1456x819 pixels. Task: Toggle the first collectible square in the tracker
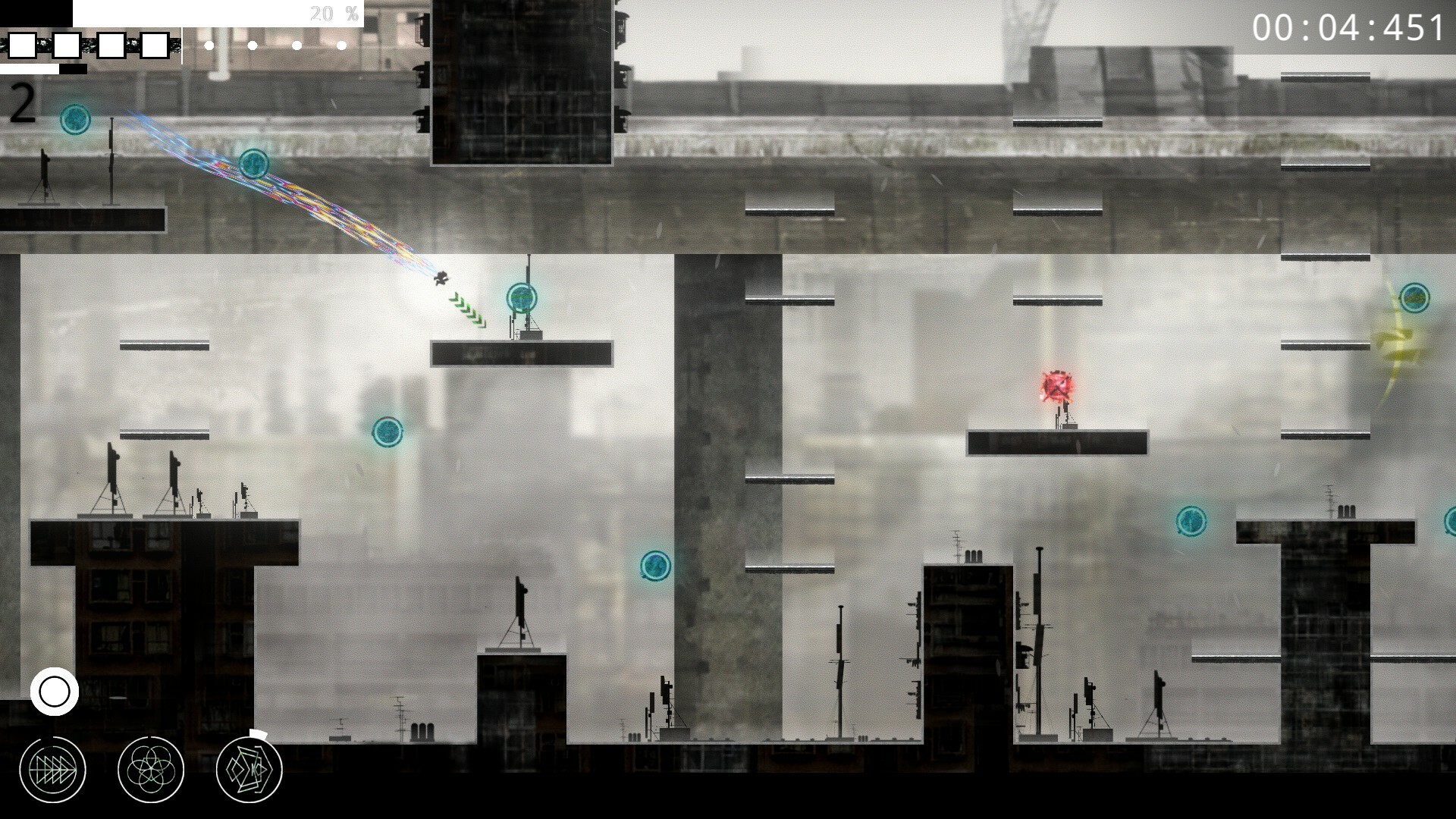[22, 45]
